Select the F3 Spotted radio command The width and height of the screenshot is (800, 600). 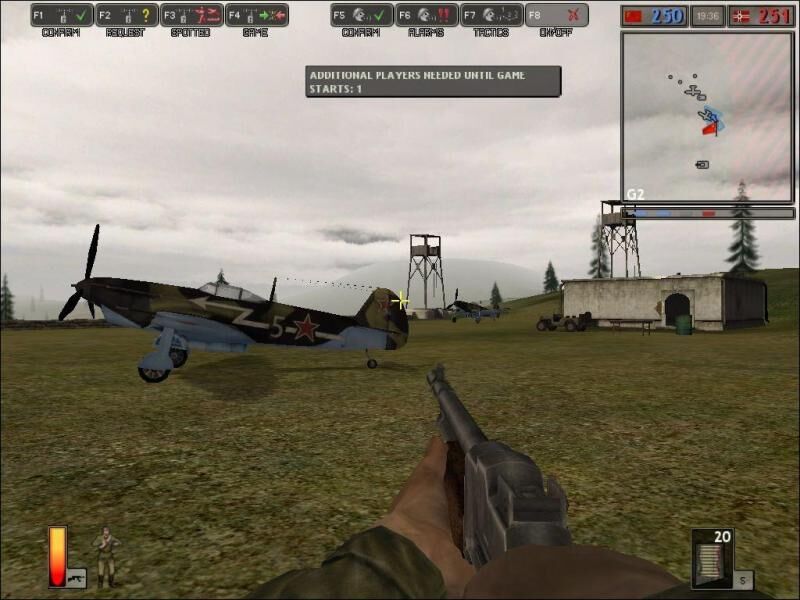192,15
